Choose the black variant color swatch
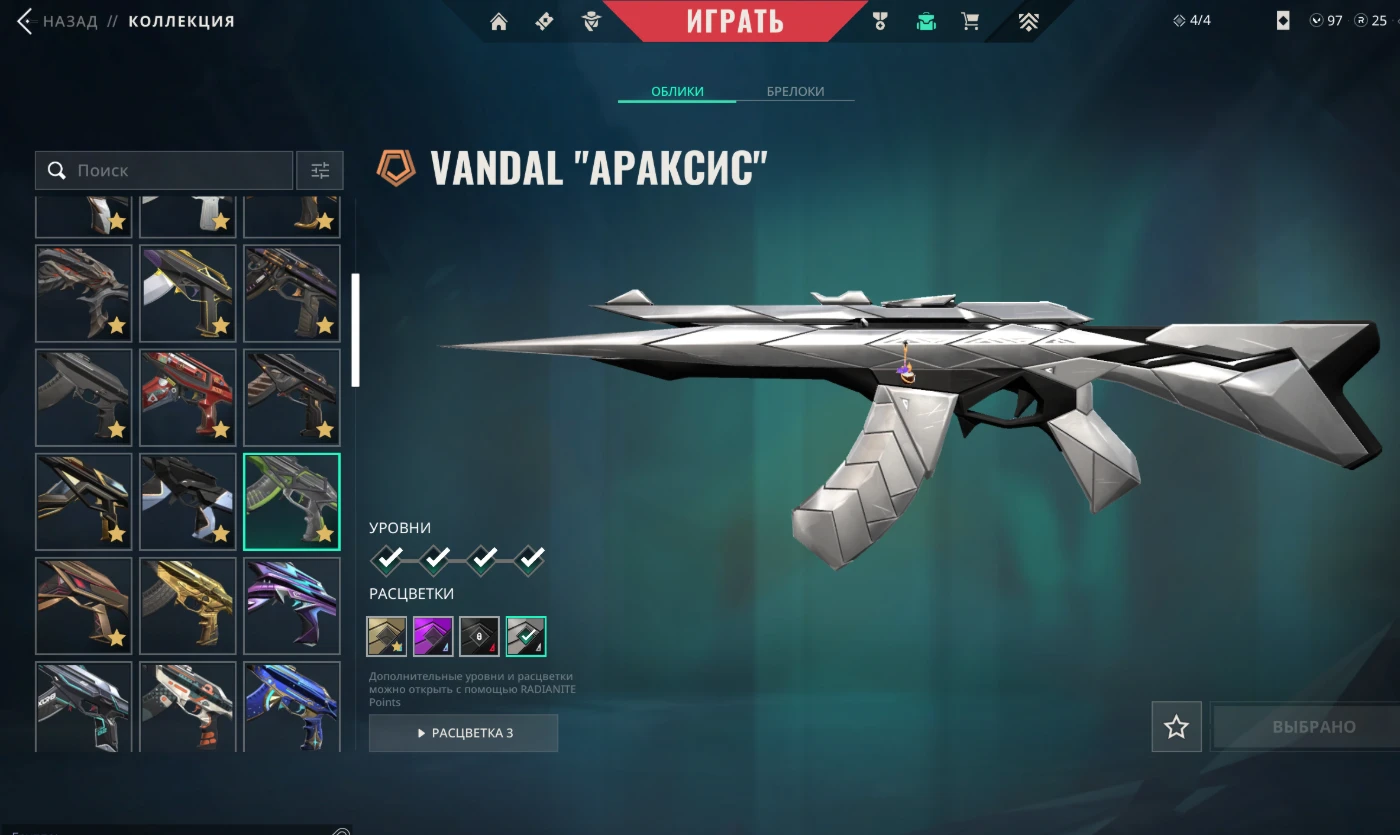Viewport: 1400px width, 835px height. tap(479, 636)
